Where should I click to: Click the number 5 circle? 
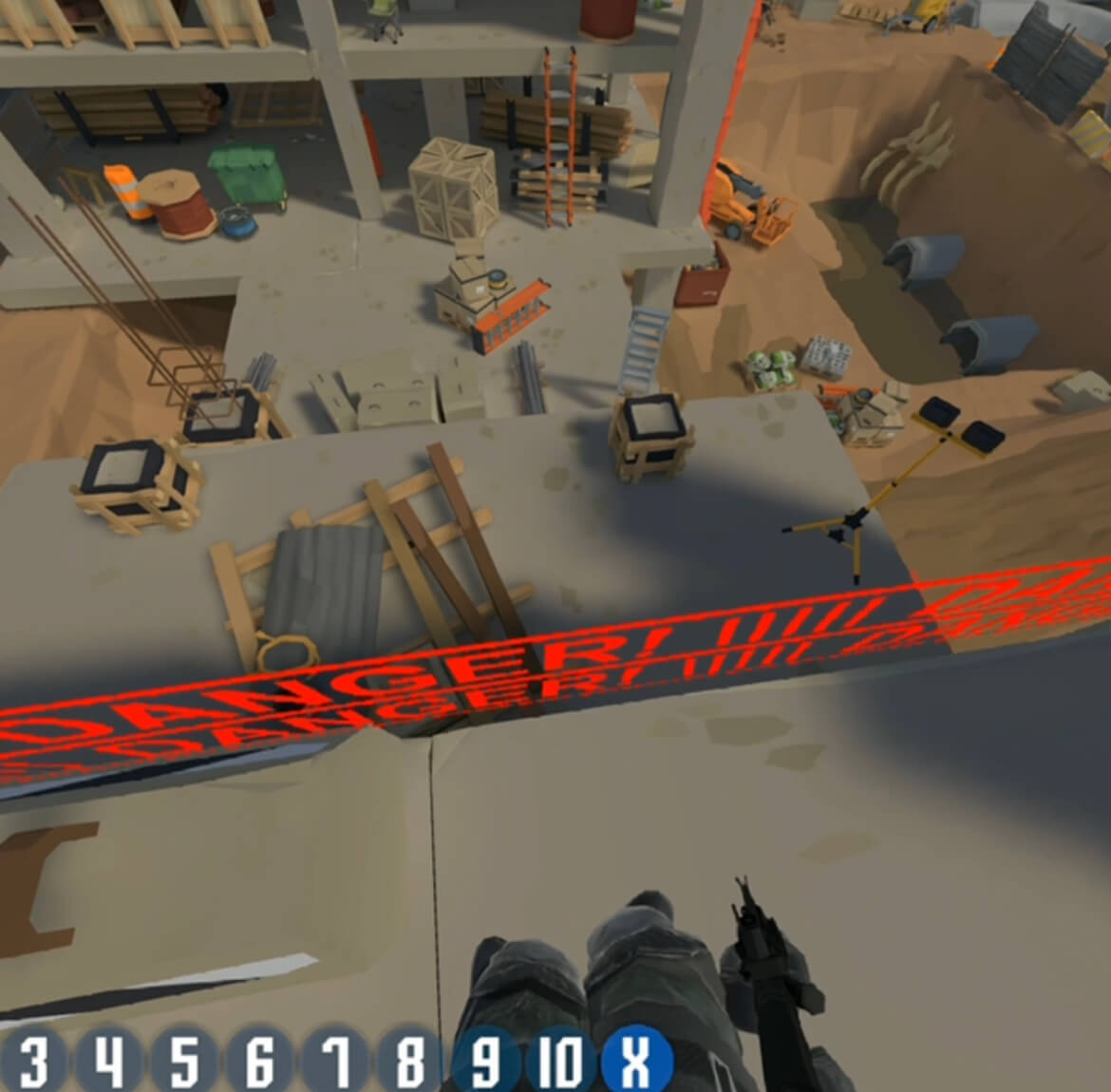coord(184,1061)
